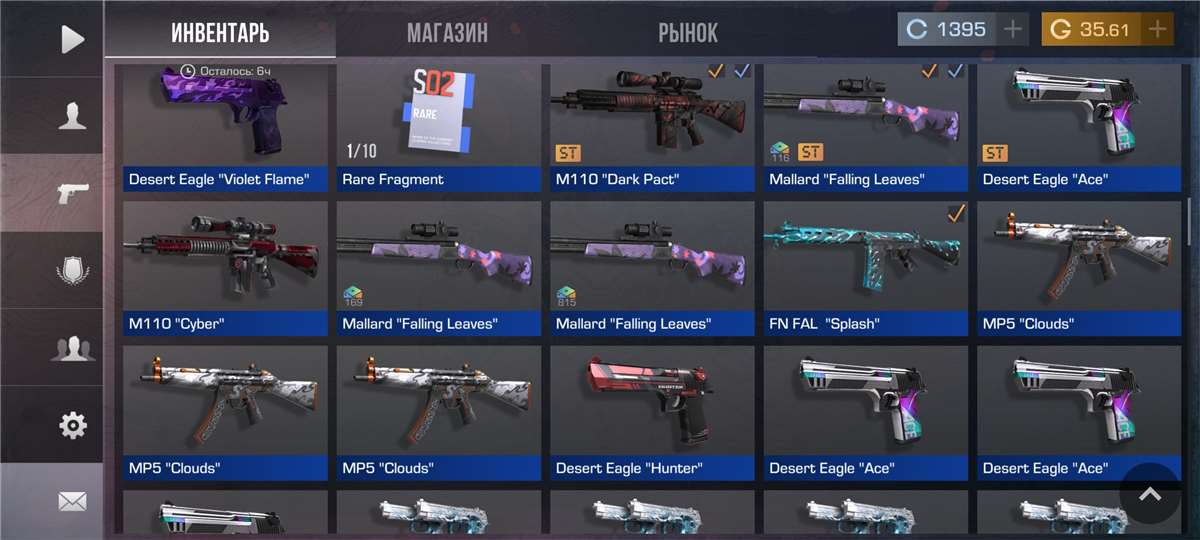The height and width of the screenshot is (540, 1200).
Task: Switch to the Магазин tab
Action: pos(447,32)
